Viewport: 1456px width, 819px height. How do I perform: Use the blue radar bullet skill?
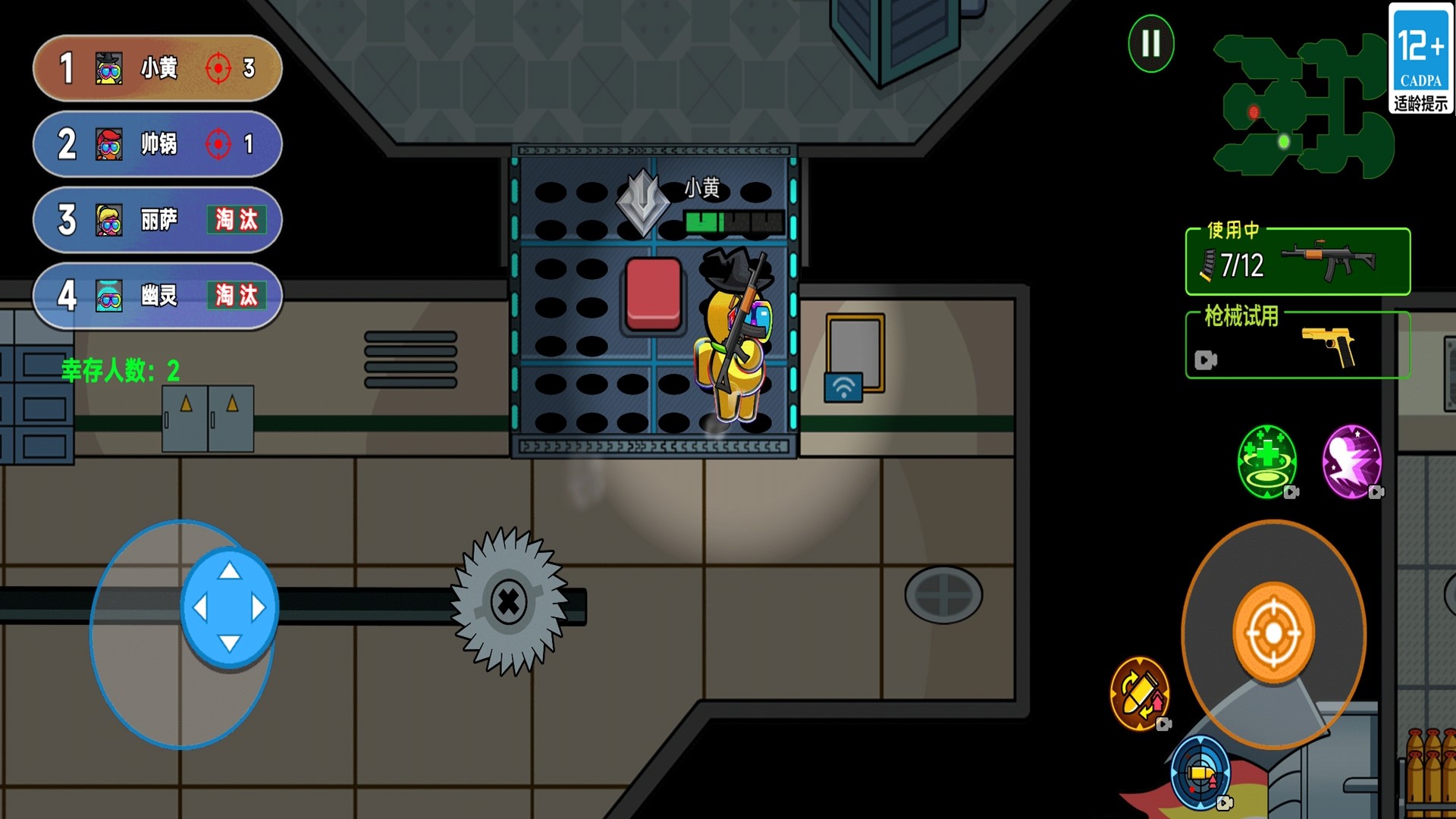point(1200,773)
